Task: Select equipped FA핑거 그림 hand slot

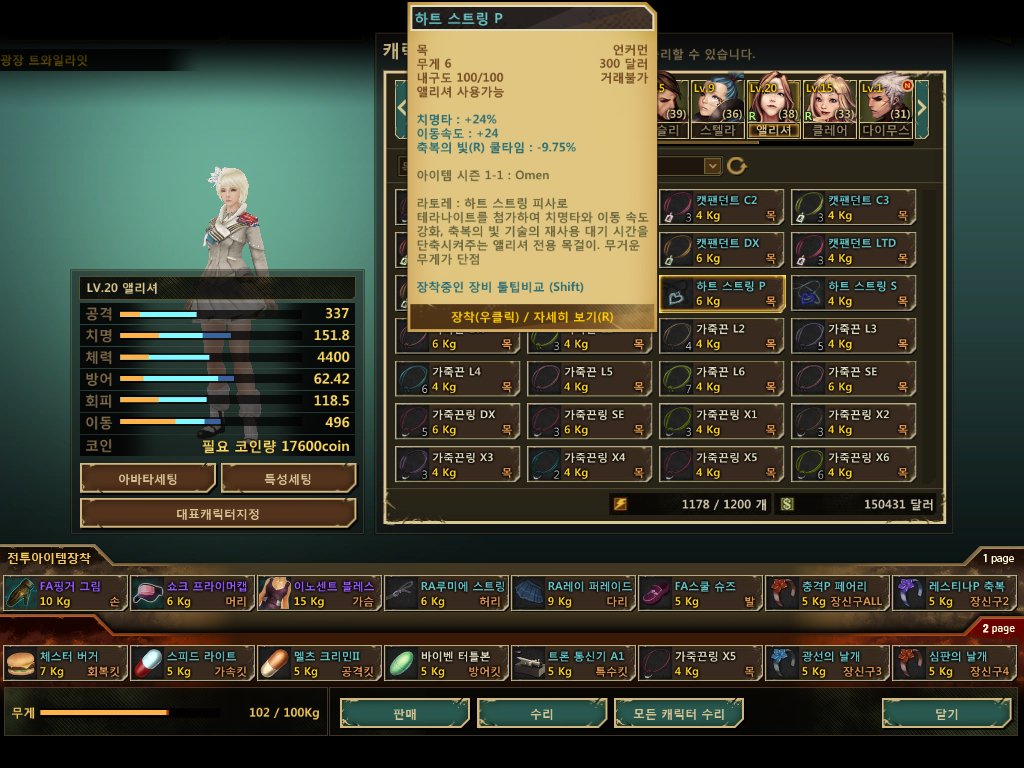Action: coord(66,593)
